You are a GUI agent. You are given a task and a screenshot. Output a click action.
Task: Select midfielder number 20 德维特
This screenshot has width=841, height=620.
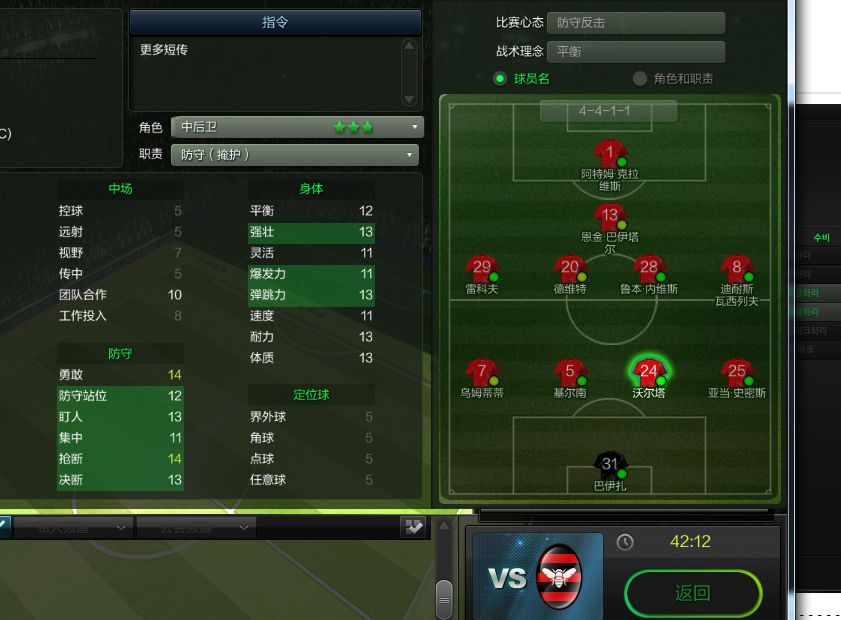point(570,270)
